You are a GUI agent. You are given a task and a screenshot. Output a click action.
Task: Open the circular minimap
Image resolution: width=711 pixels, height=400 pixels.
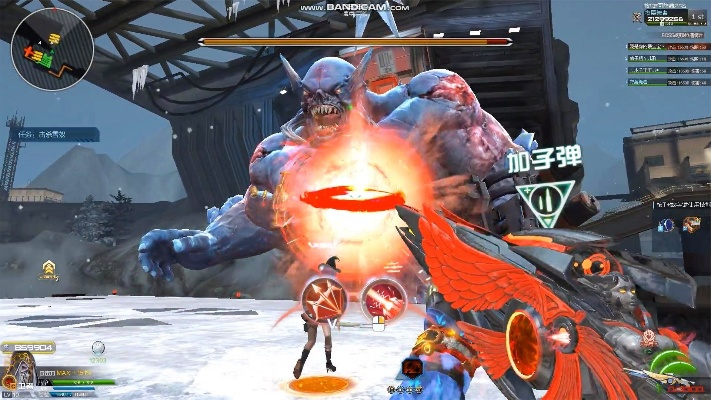pos(53,49)
